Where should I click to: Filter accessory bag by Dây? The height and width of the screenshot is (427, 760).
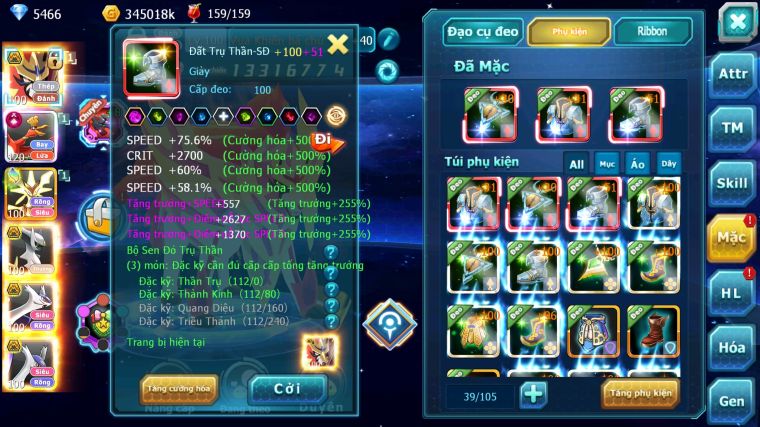(x=667, y=163)
